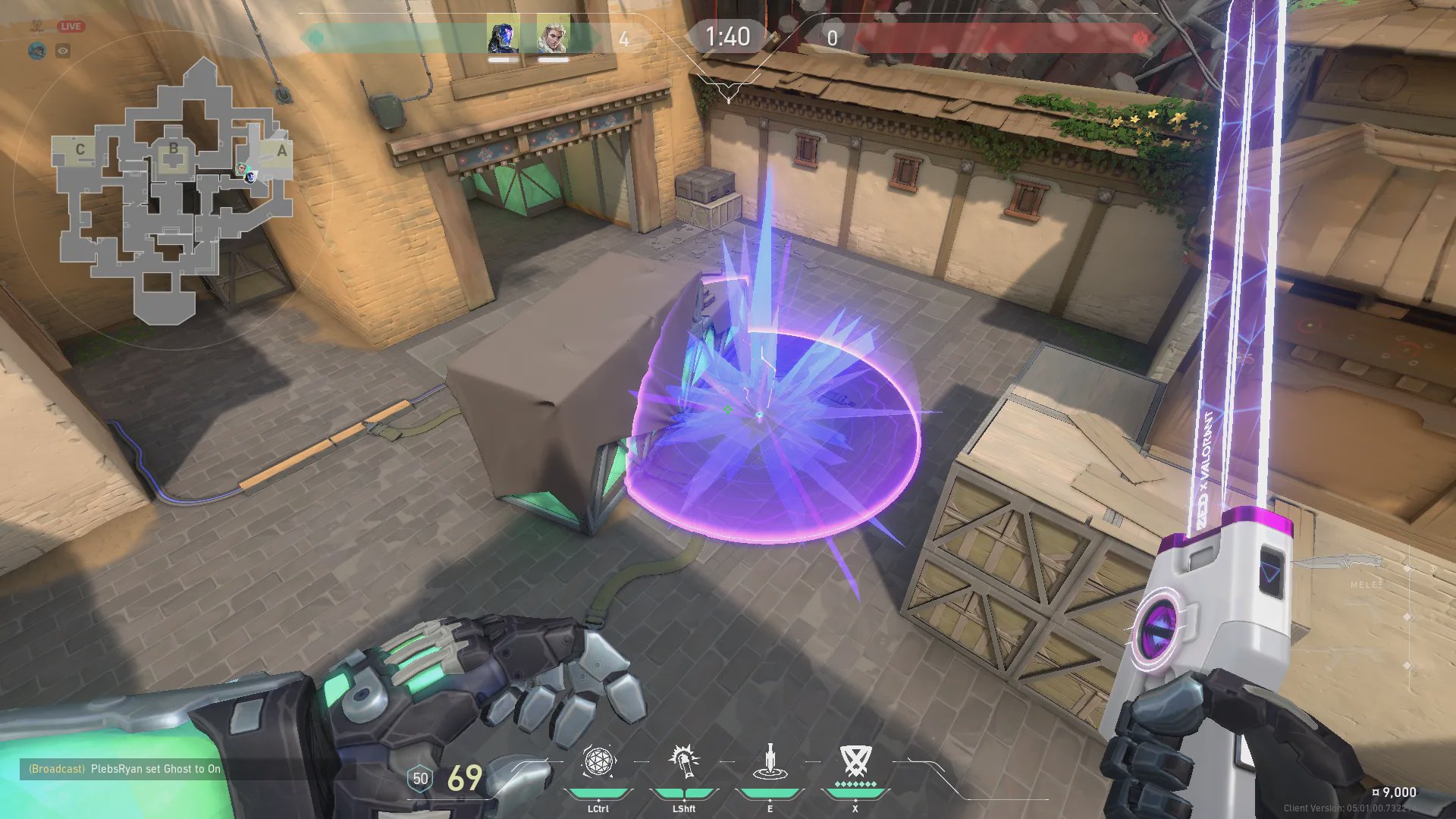Click the shield armor icon showing 50
The image size is (1456, 819).
420,779
